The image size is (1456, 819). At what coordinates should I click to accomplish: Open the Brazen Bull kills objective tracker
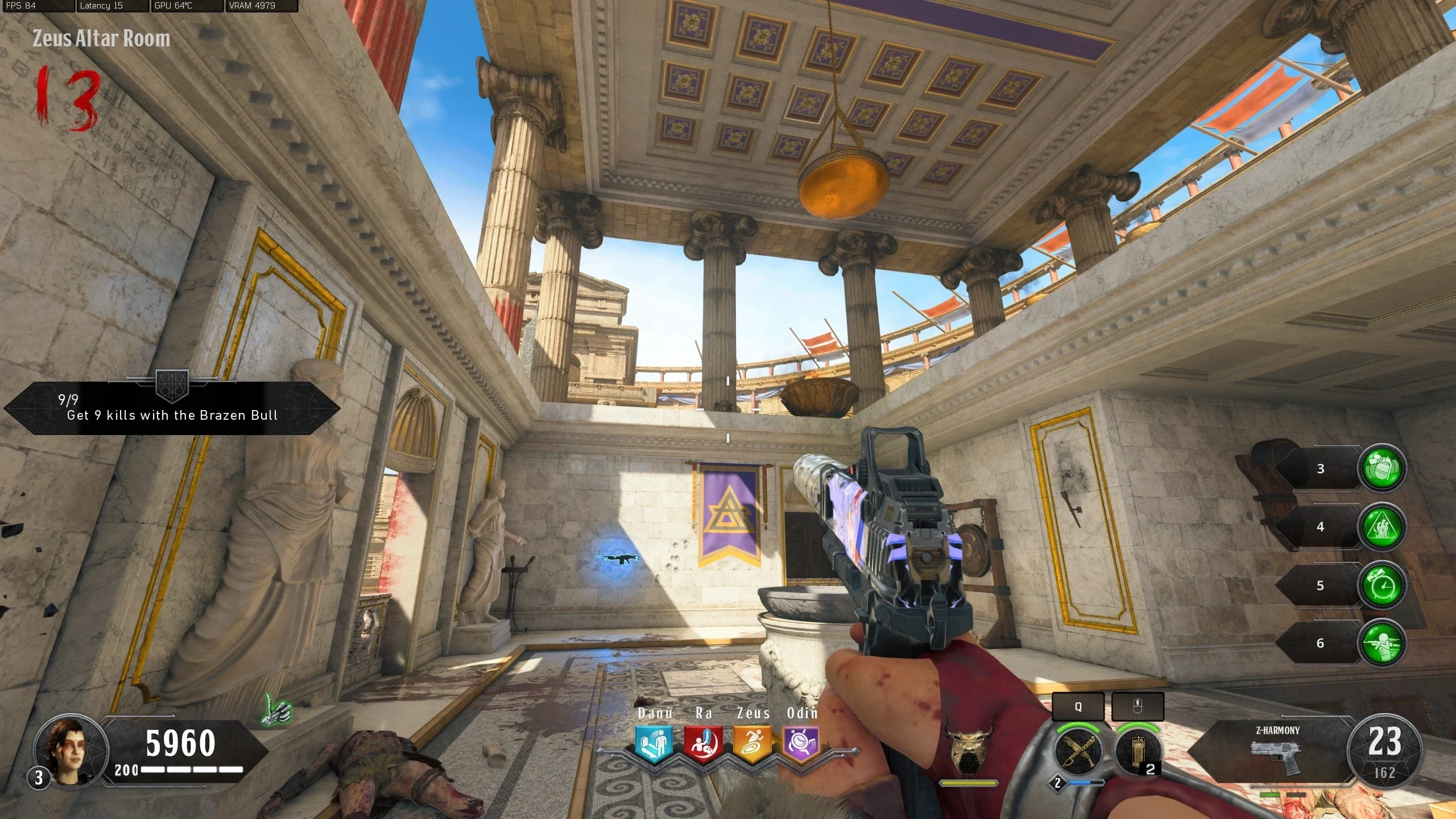172,408
